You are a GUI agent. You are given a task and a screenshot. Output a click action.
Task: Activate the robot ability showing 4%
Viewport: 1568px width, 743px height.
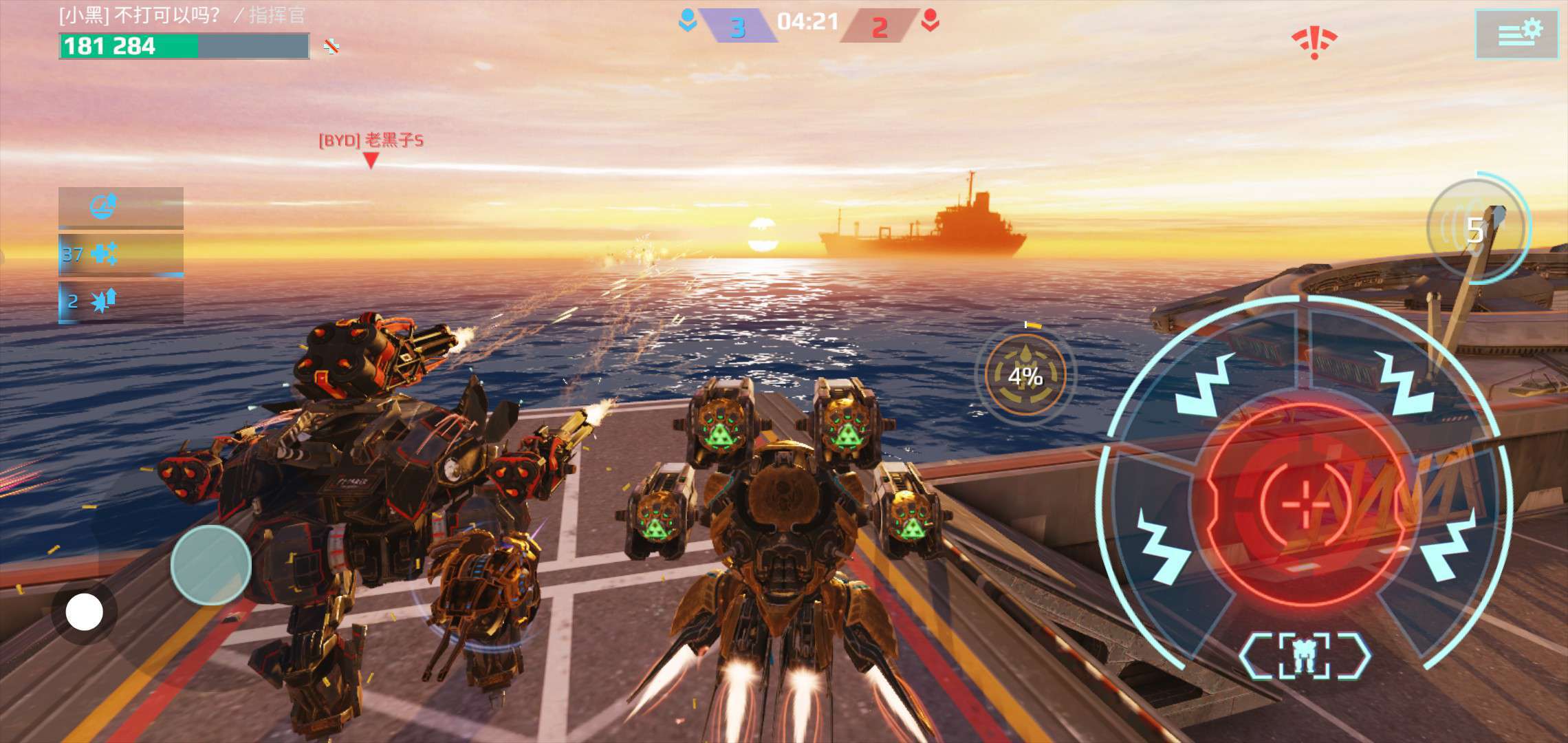1025,375
